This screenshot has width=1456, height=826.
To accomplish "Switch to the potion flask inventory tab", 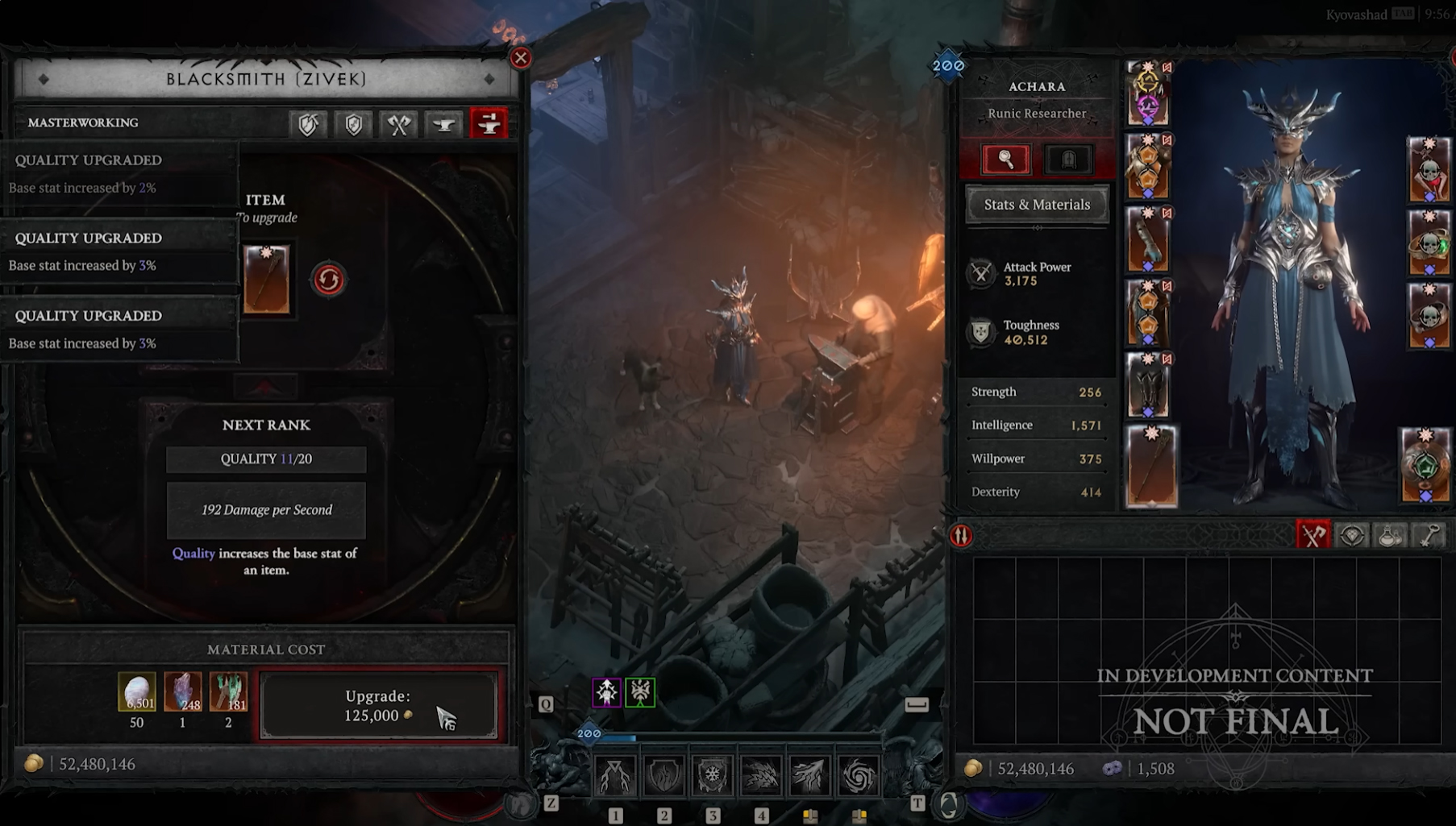I will (x=1390, y=535).
